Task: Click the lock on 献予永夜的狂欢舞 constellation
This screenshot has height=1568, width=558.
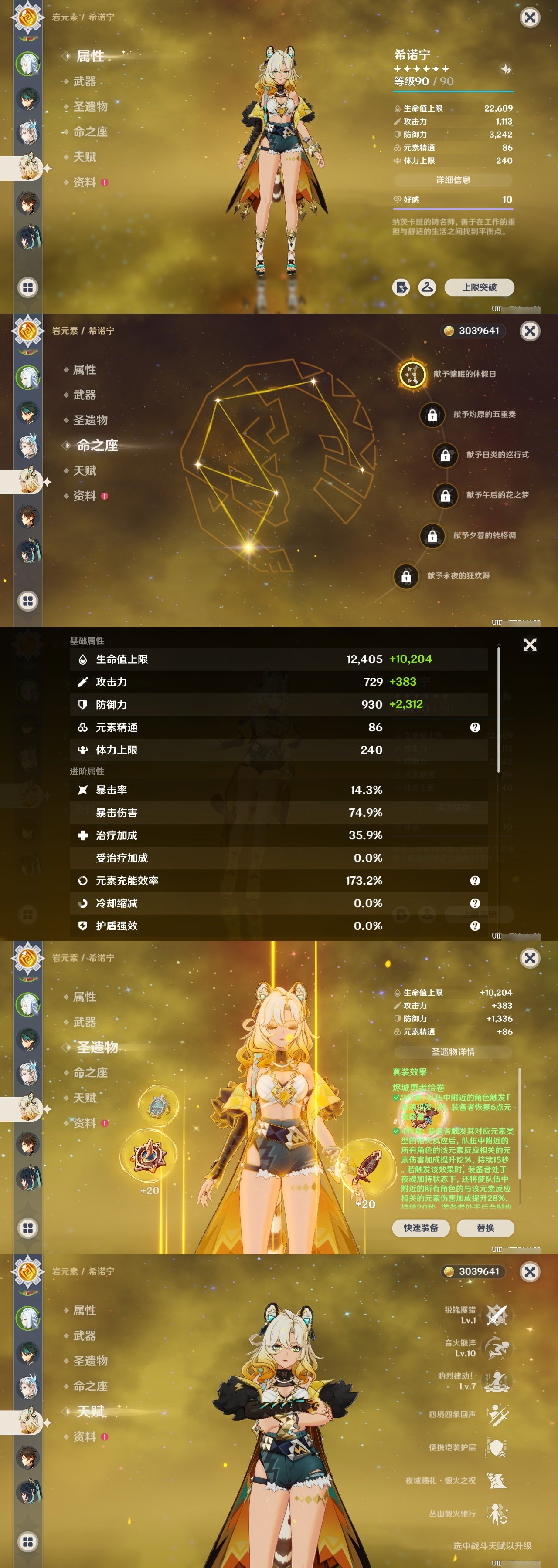Action: [406, 575]
